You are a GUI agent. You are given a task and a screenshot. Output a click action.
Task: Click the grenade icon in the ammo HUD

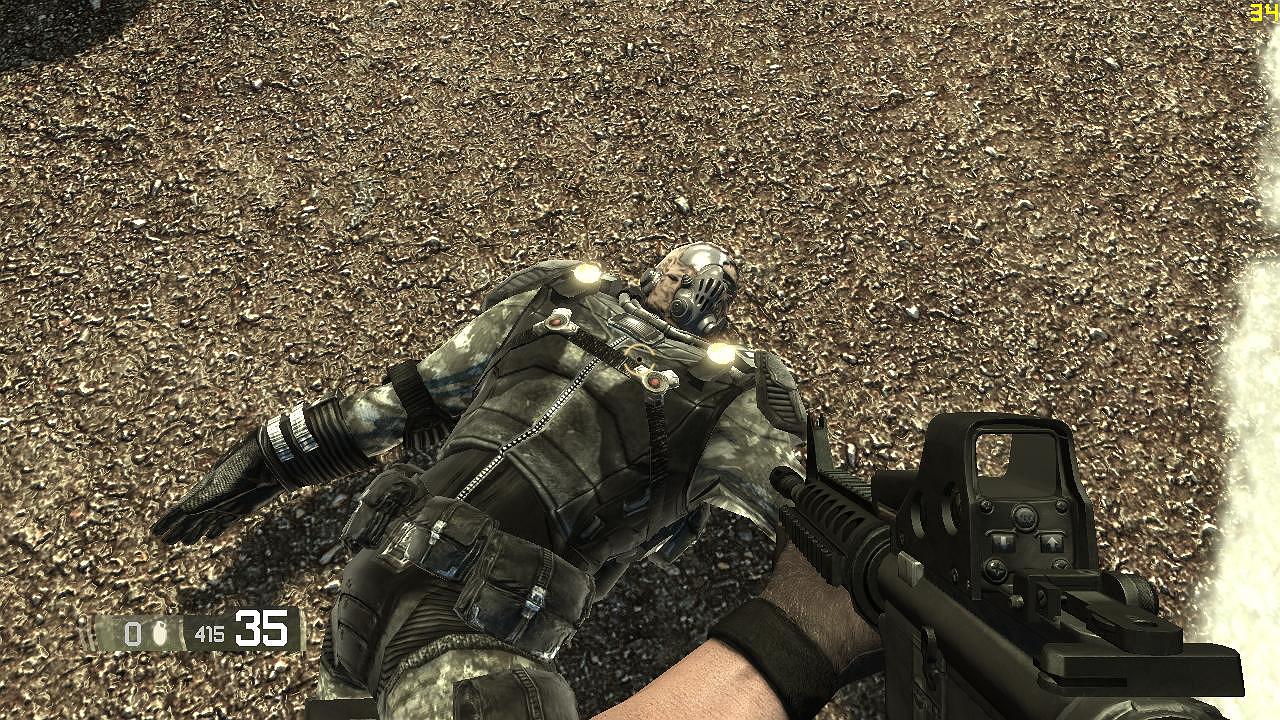point(160,630)
